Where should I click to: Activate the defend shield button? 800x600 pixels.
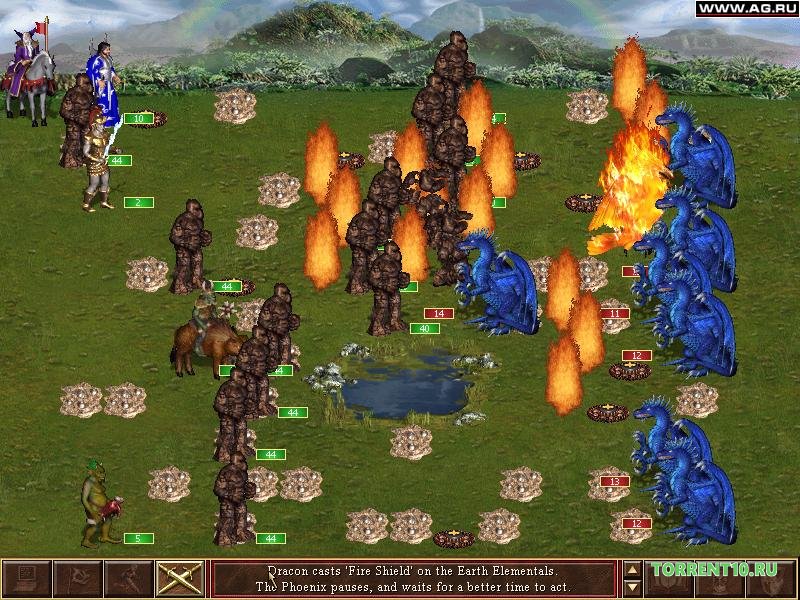(x=773, y=579)
